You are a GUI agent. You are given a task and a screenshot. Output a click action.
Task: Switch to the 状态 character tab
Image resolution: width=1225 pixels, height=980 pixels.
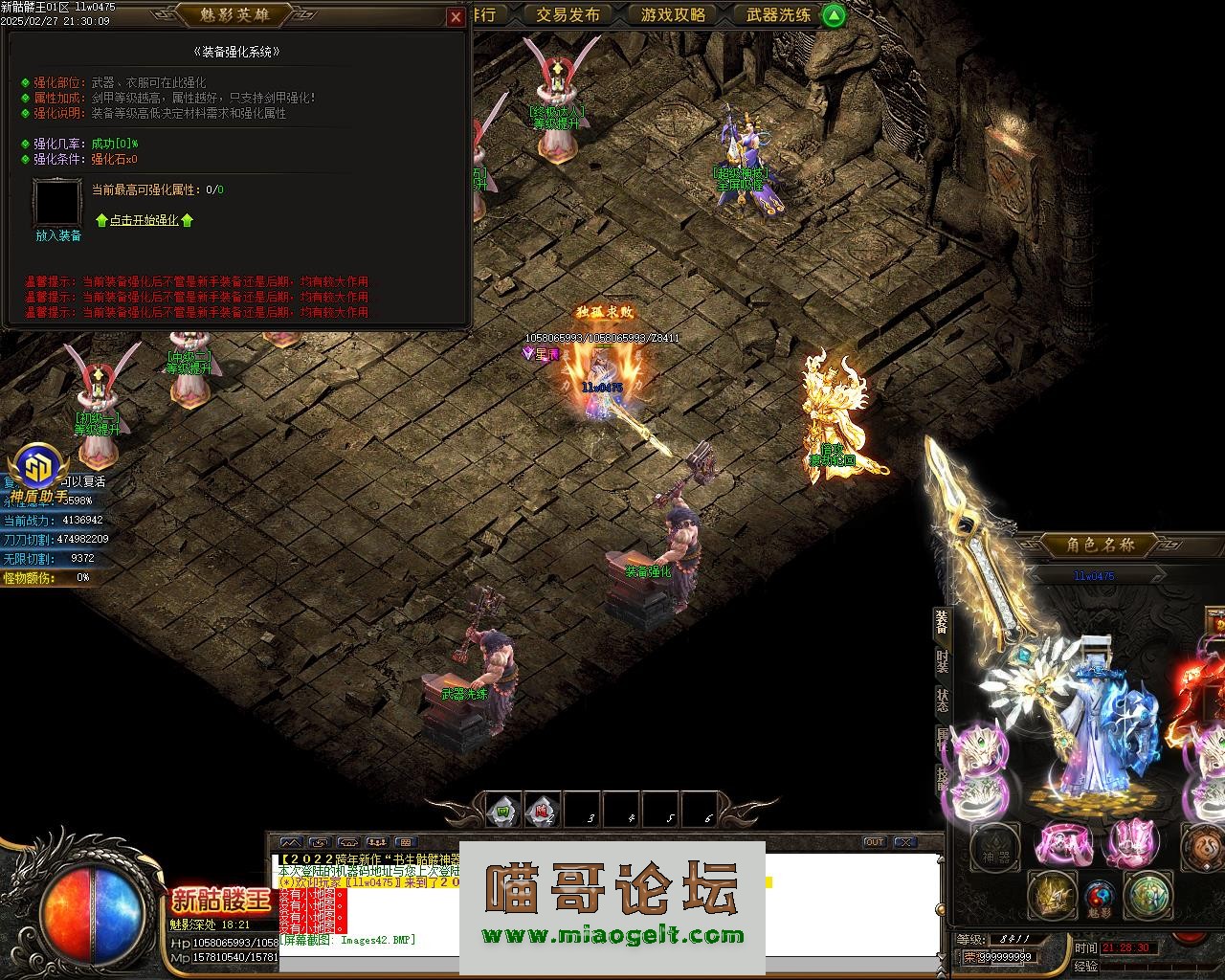coord(943,700)
